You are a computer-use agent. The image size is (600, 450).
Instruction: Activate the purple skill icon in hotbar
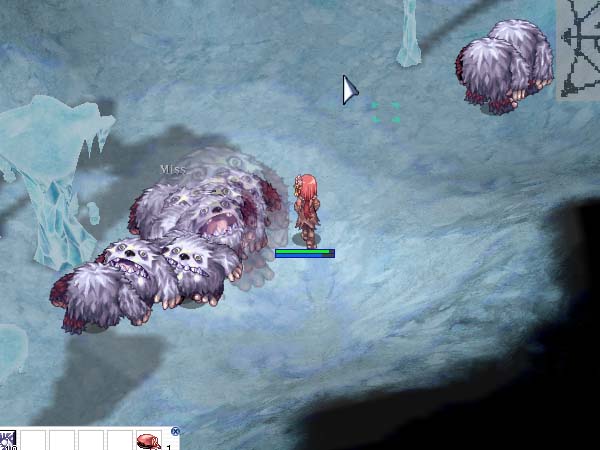8,441
